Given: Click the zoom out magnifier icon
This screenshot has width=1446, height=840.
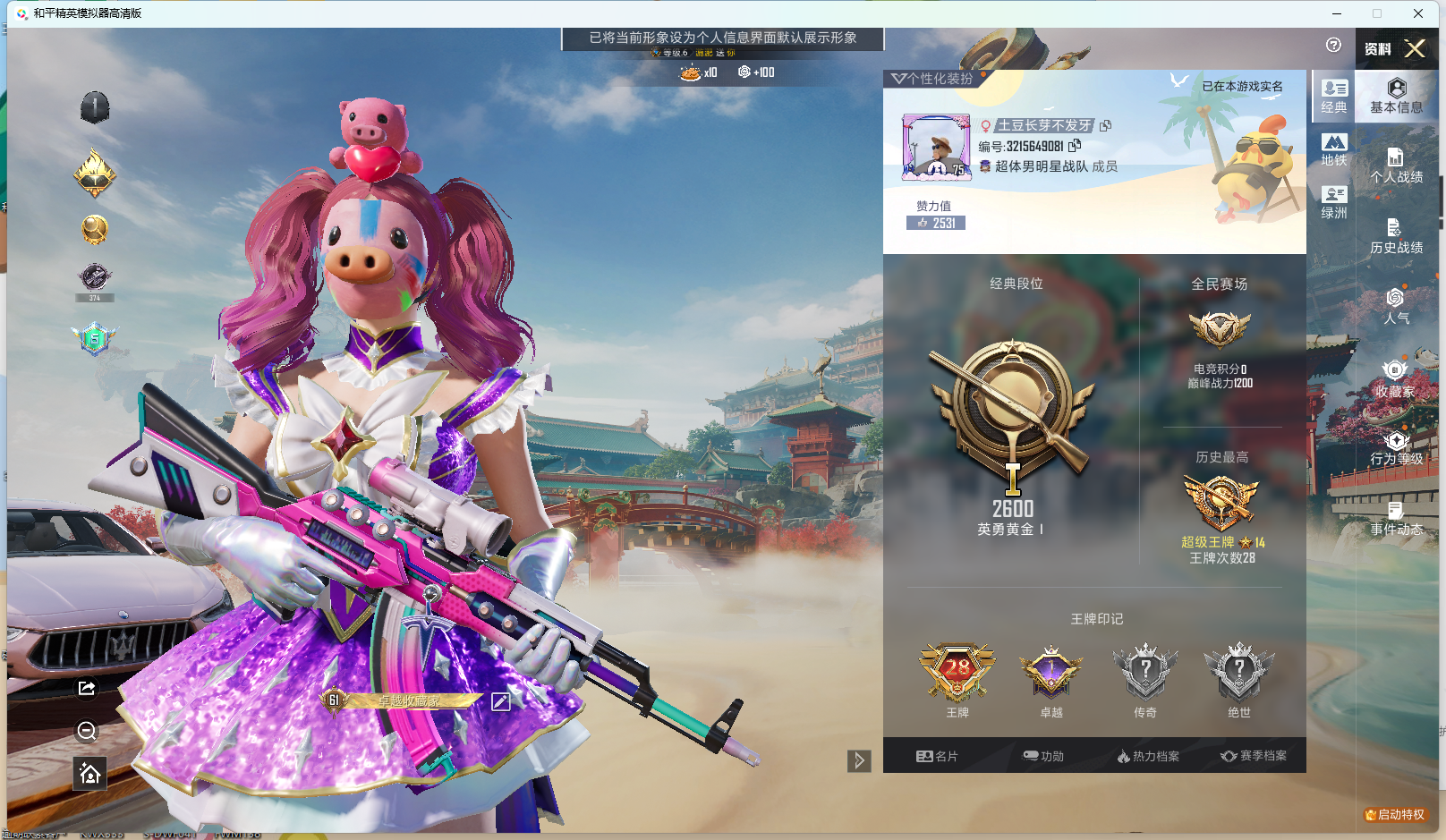Looking at the screenshot, I should click(x=85, y=732).
